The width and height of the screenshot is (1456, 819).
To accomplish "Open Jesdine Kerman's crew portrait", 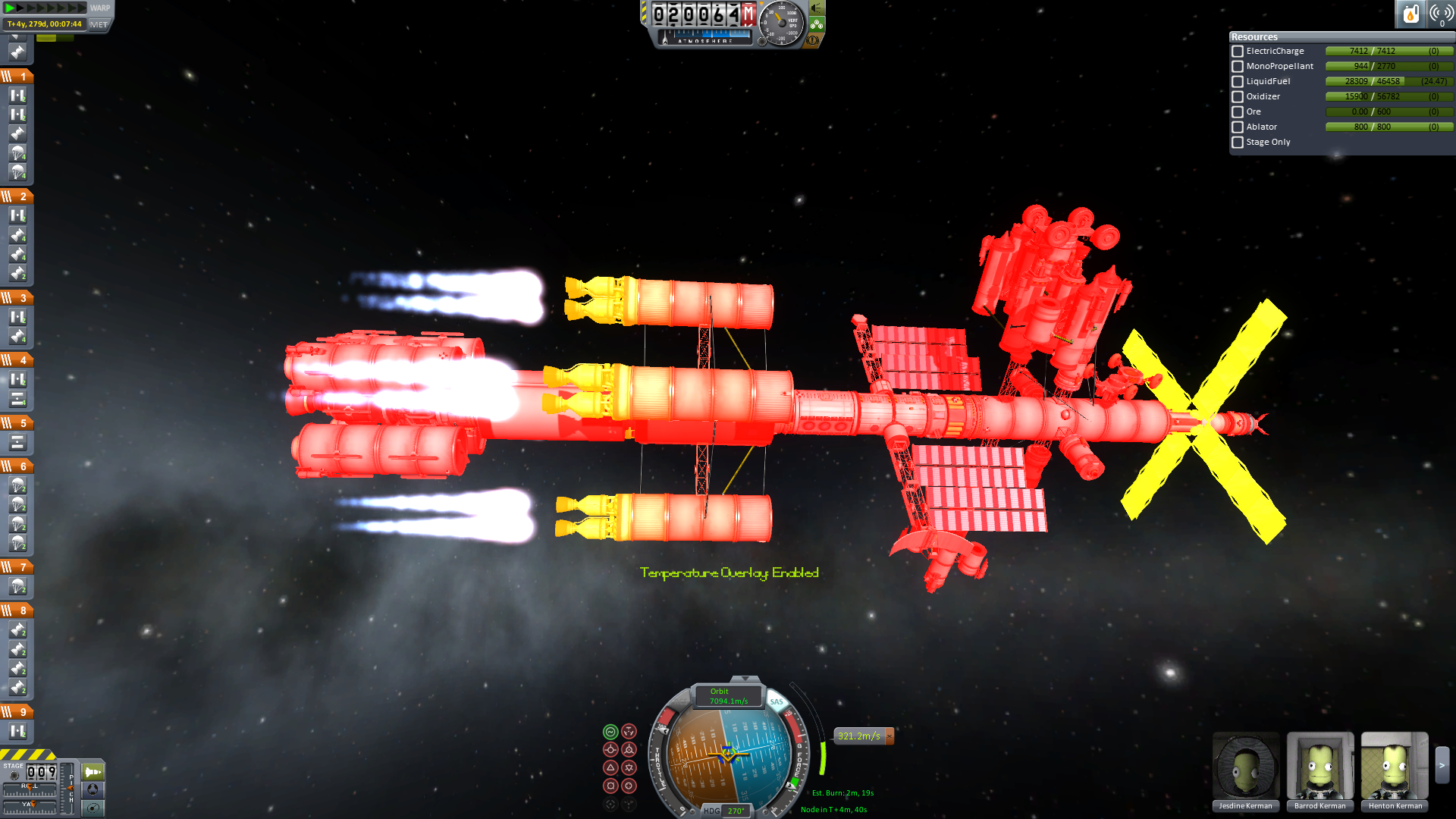I will point(1245,767).
